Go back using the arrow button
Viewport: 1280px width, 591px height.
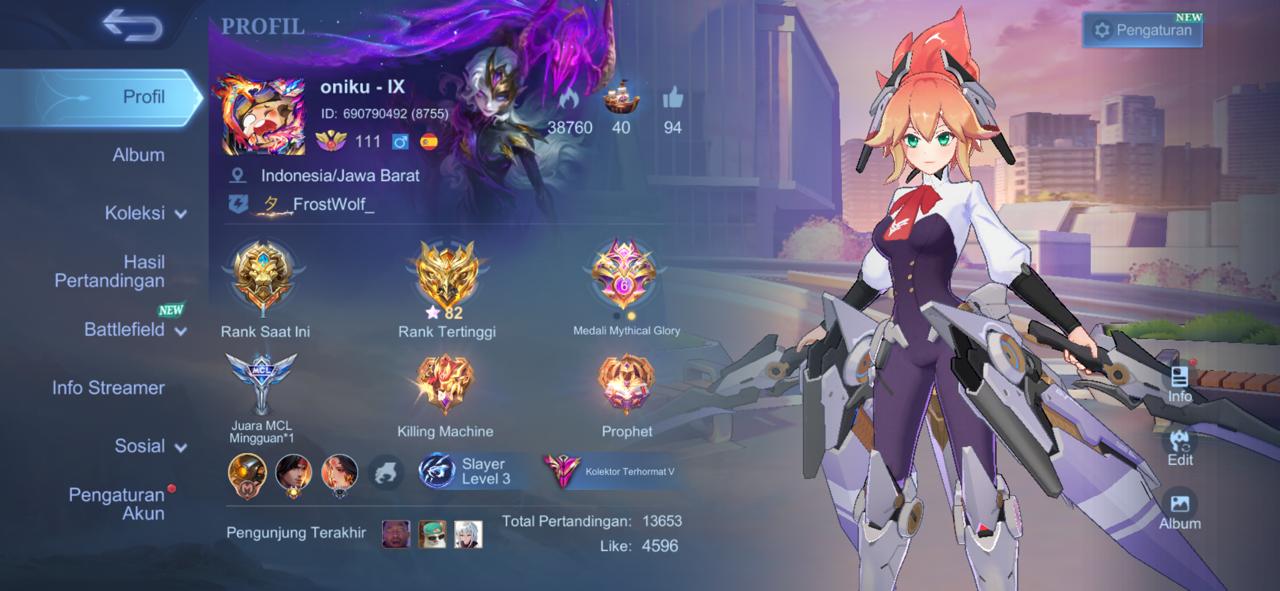tap(131, 27)
